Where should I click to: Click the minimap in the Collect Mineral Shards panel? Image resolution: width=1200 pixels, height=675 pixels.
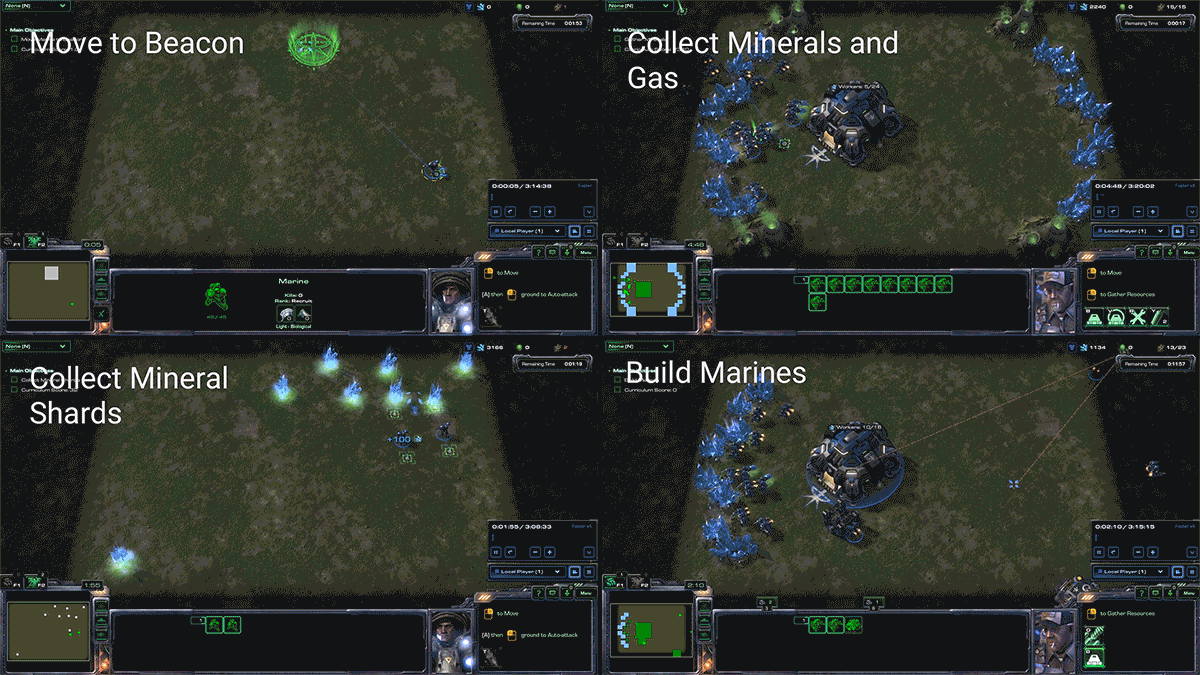click(x=50, y=632)
